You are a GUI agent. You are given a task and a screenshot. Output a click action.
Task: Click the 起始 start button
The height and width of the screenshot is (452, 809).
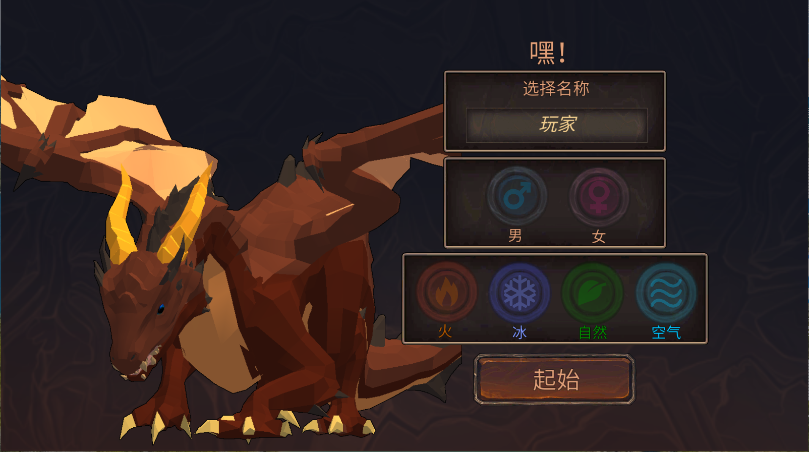555,379
